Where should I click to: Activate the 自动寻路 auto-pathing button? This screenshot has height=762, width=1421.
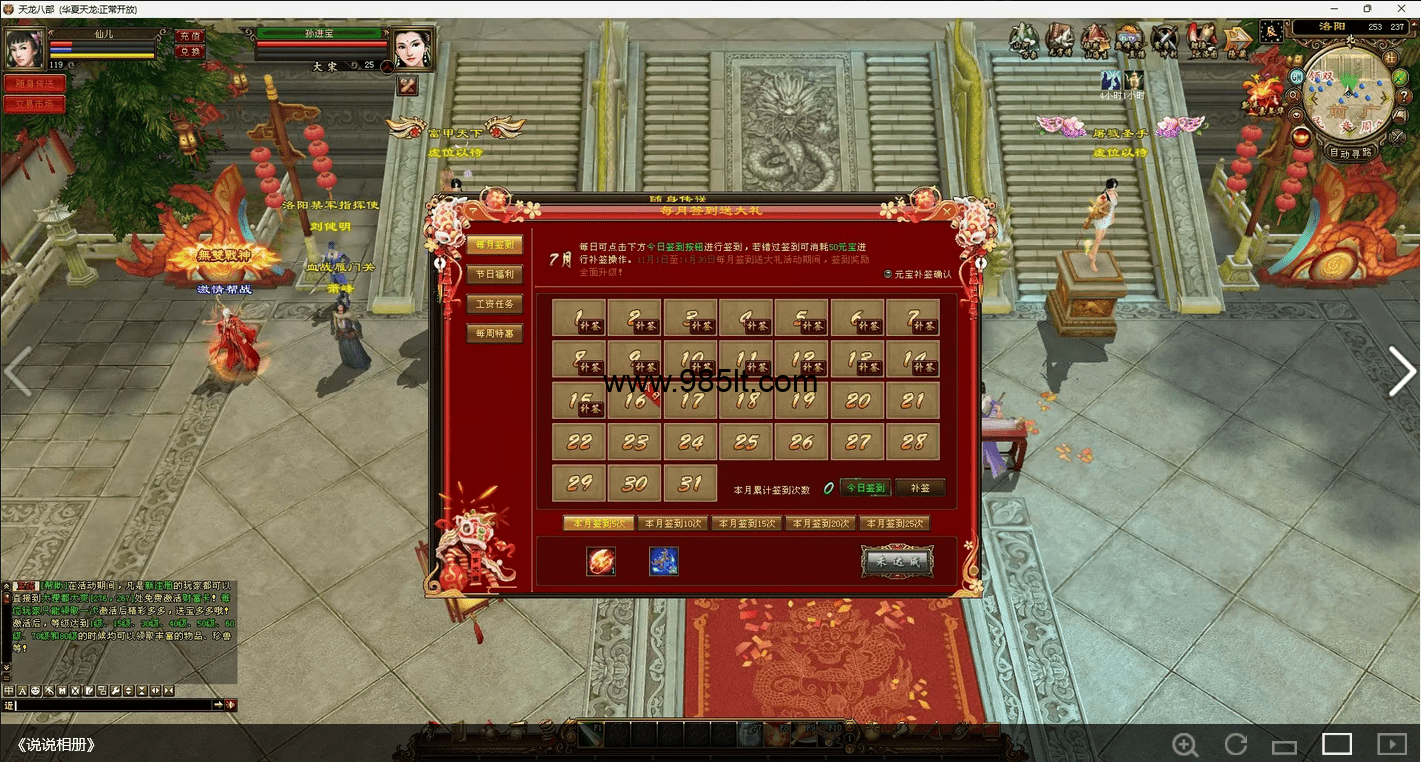[x=1352, y=153]
